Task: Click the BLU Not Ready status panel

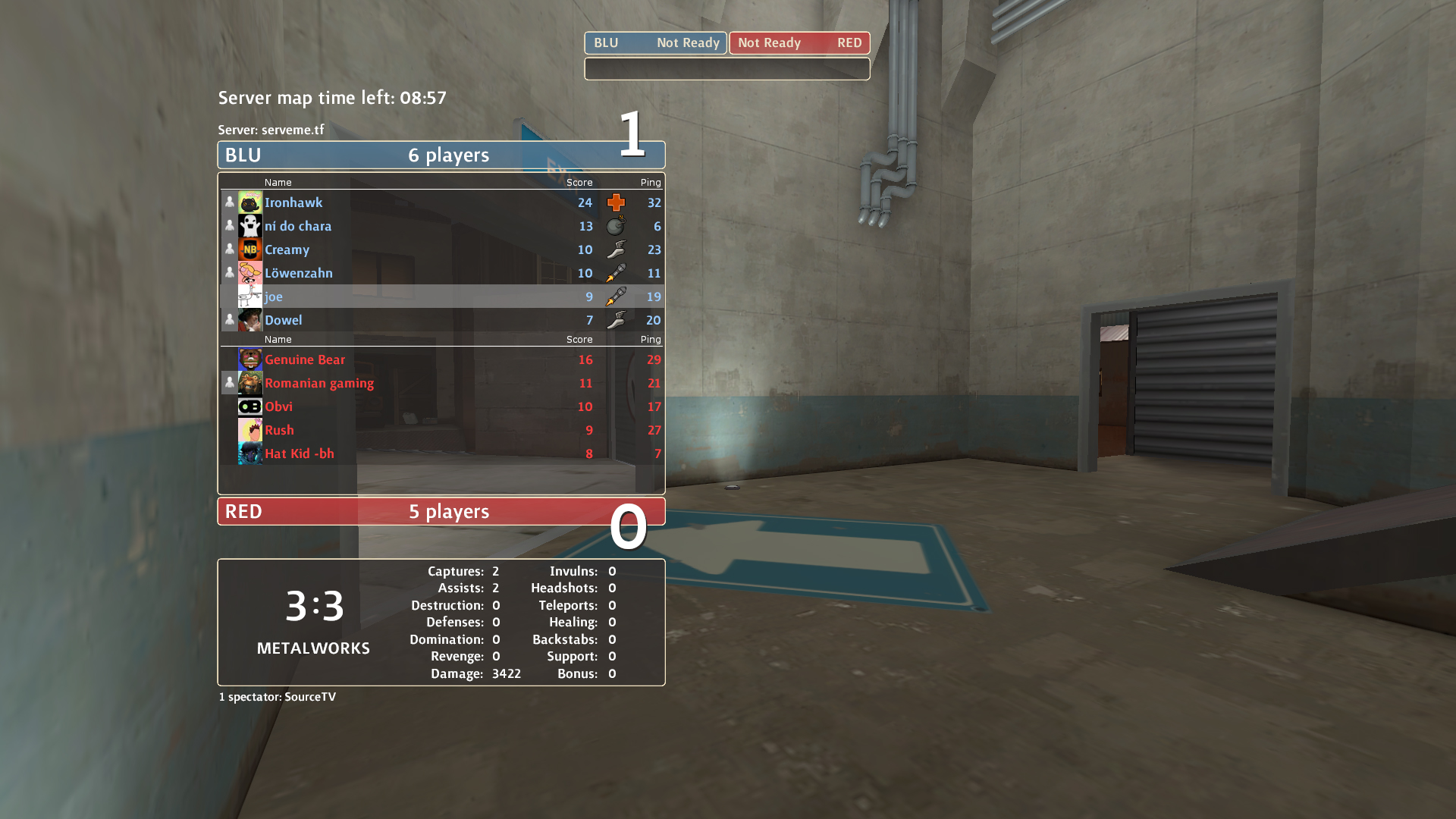Action: click(x=655, y=43)
